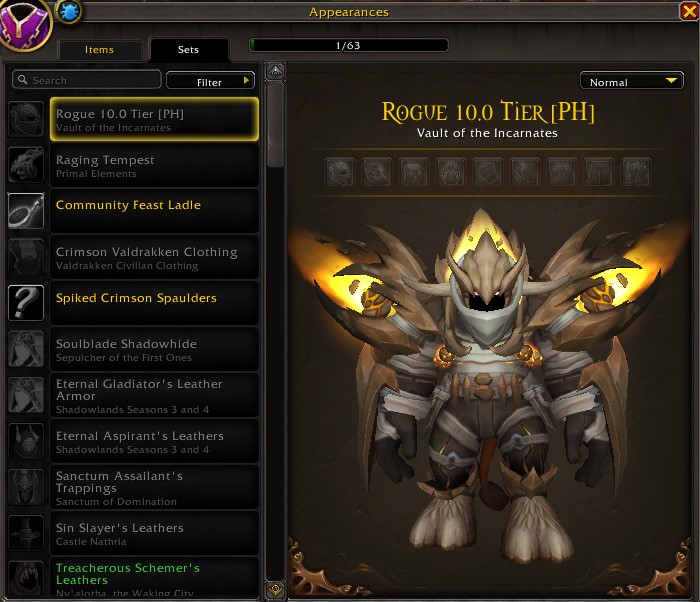Screen dimensions: 700x602
Task: Choose Eternal Aspirant's Leathers set
Action: click(154, 441)
